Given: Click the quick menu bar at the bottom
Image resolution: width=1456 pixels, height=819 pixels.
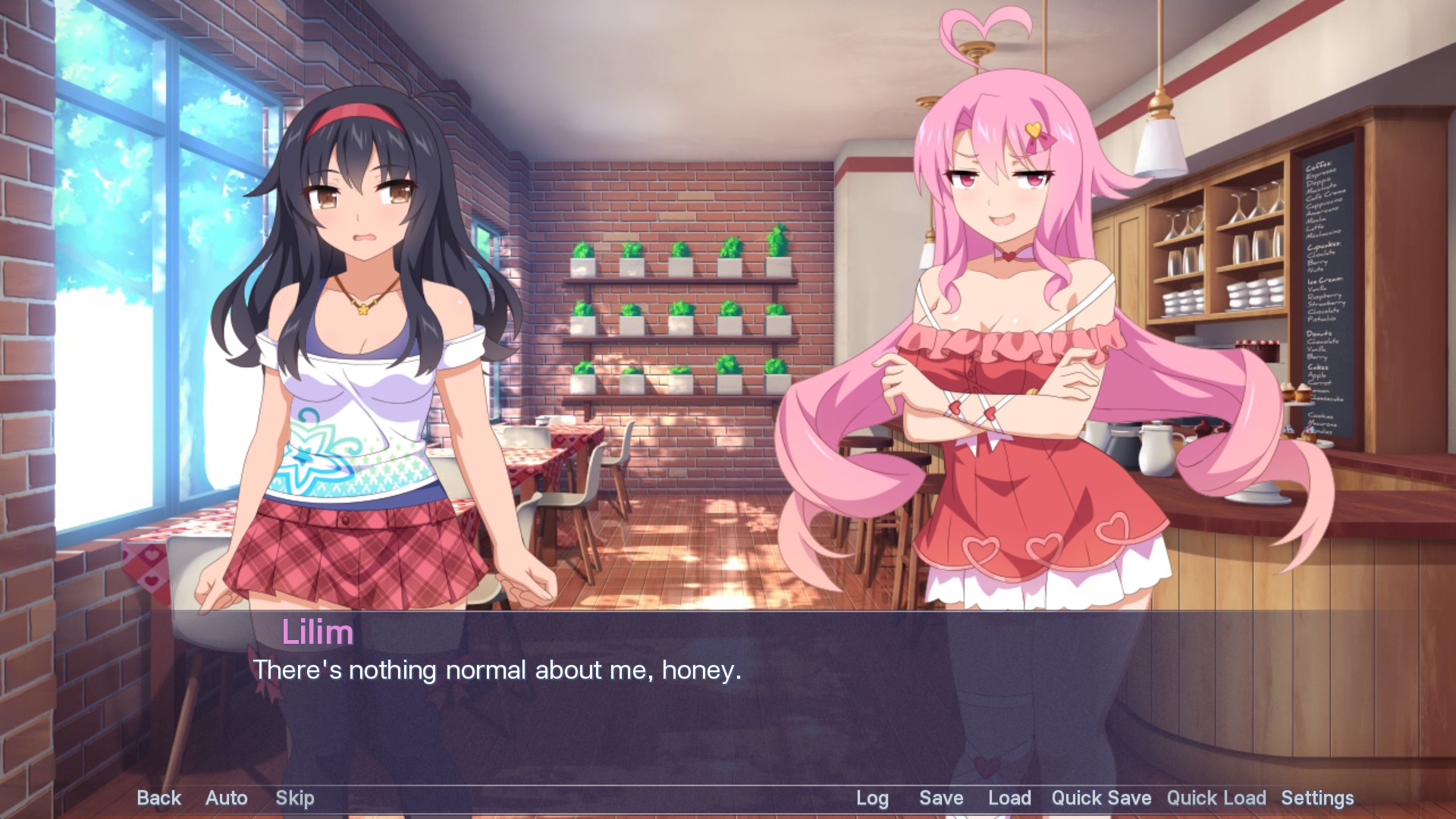Looking at the screenshot, I should click(728, 798).
